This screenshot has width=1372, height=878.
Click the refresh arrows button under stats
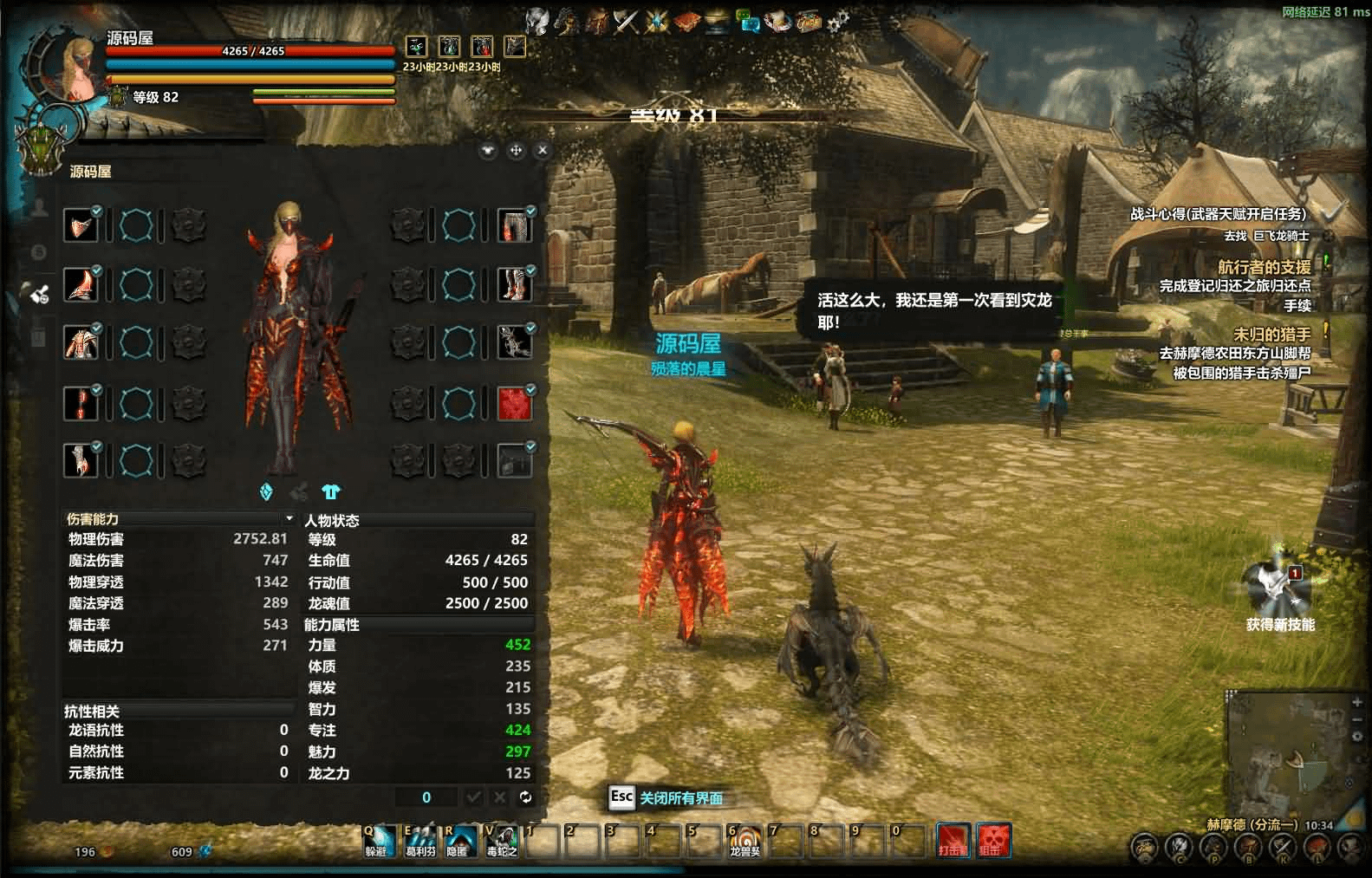(x=525, y=797)
